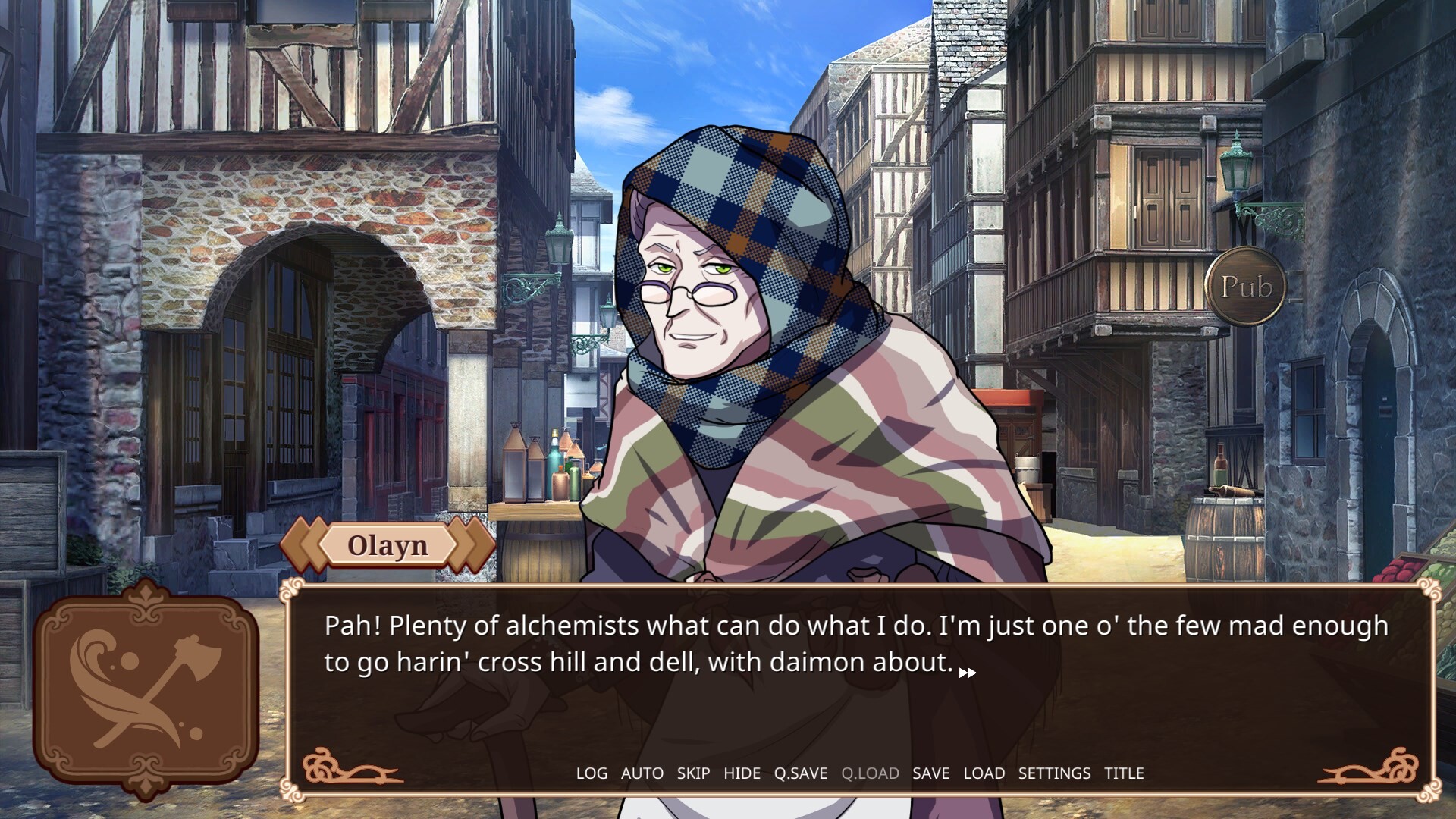Activate SKIP mode
The image size is (1456, 819).
pyautogui.click(x=693, y=773)
